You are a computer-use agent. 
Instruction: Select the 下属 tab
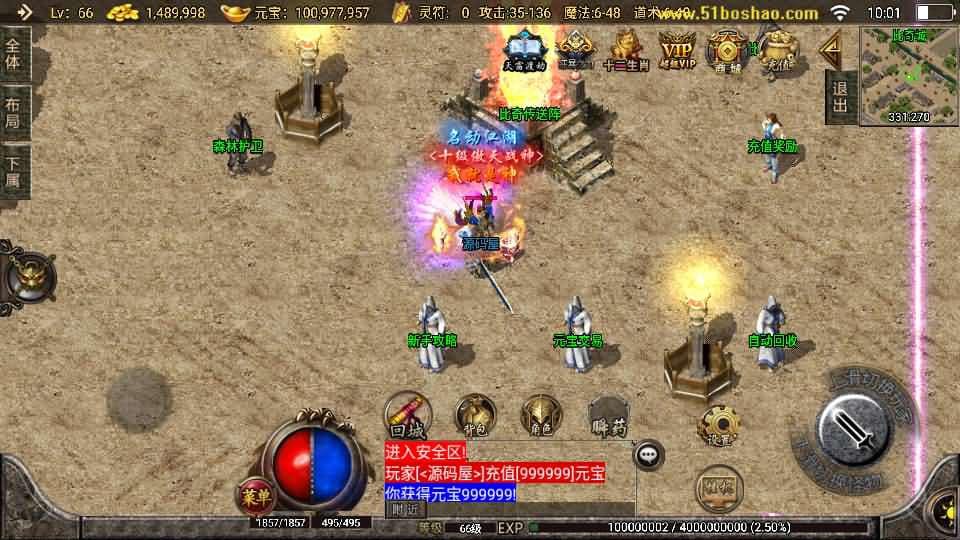pyautogui.click(x=13, y=172)
